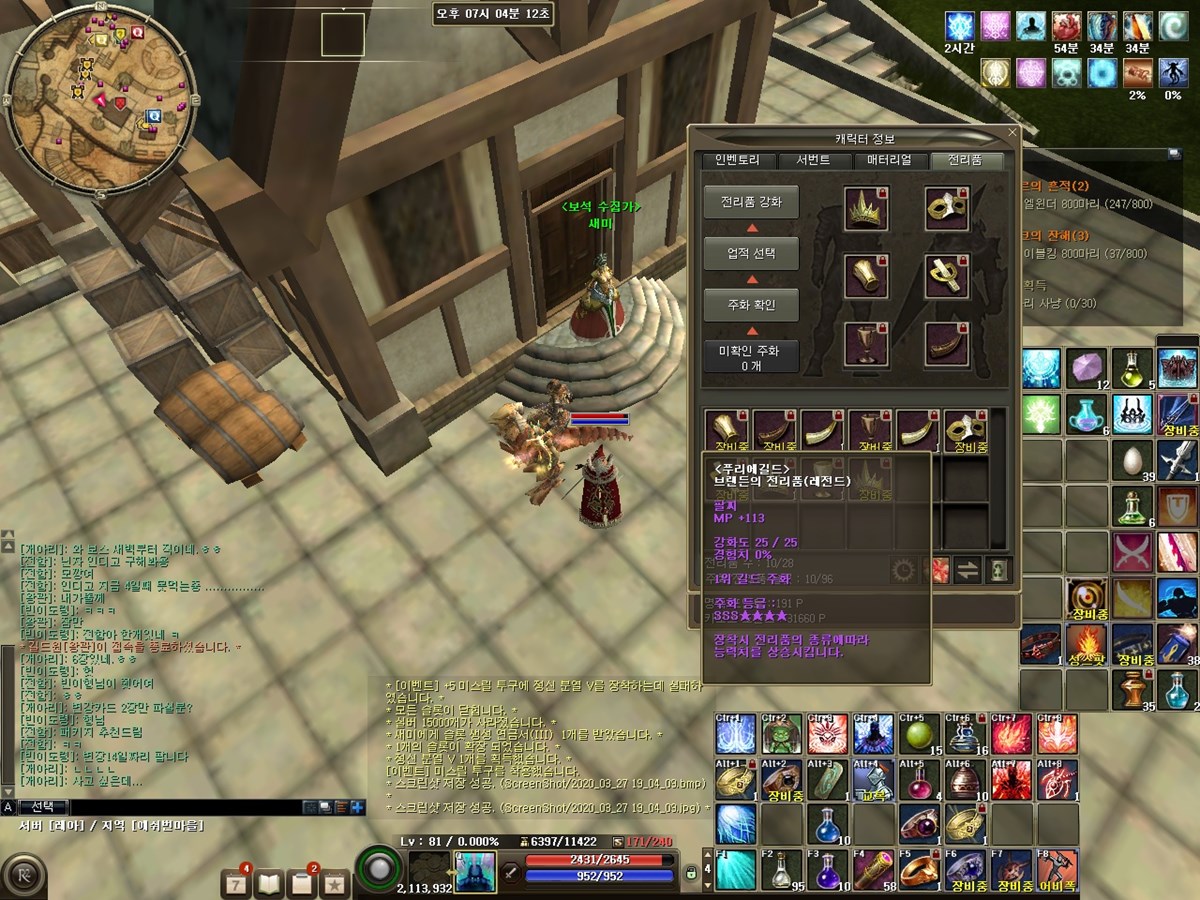Activate the golden scroll item on F4
1200x900 pixels.
(x=873, y=871)
